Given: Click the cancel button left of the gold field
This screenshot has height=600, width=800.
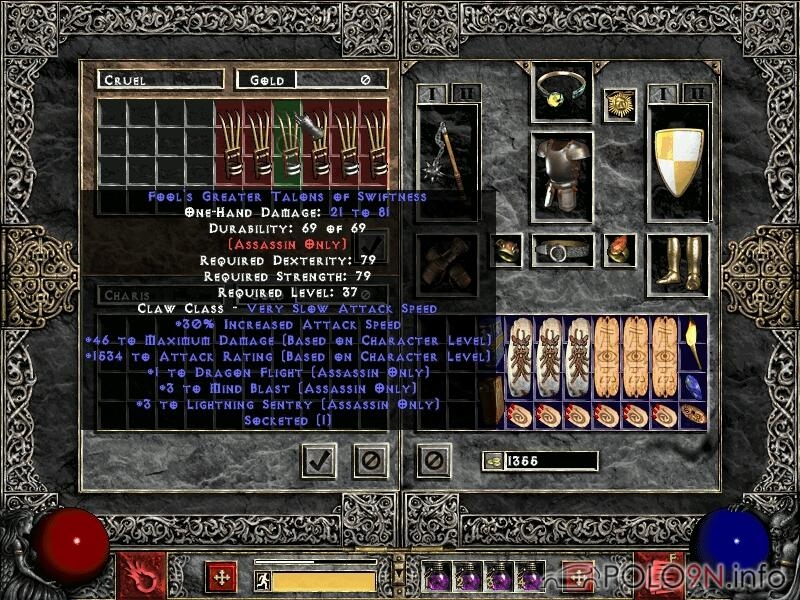Looking at the screenshot, I should tap(432, 460).
